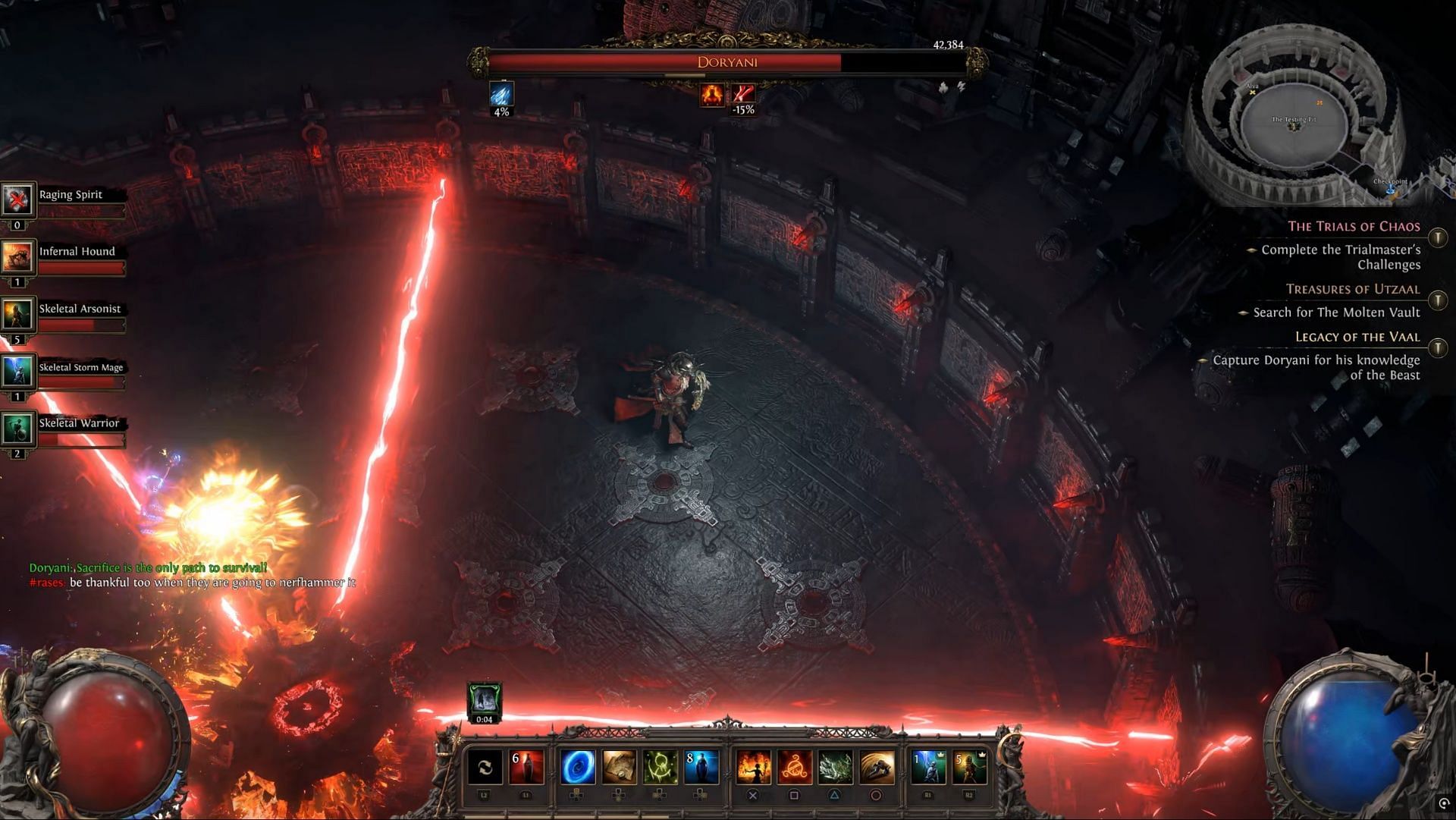Toggle The Trials of Chaos quest pin

click(1438, 238)
